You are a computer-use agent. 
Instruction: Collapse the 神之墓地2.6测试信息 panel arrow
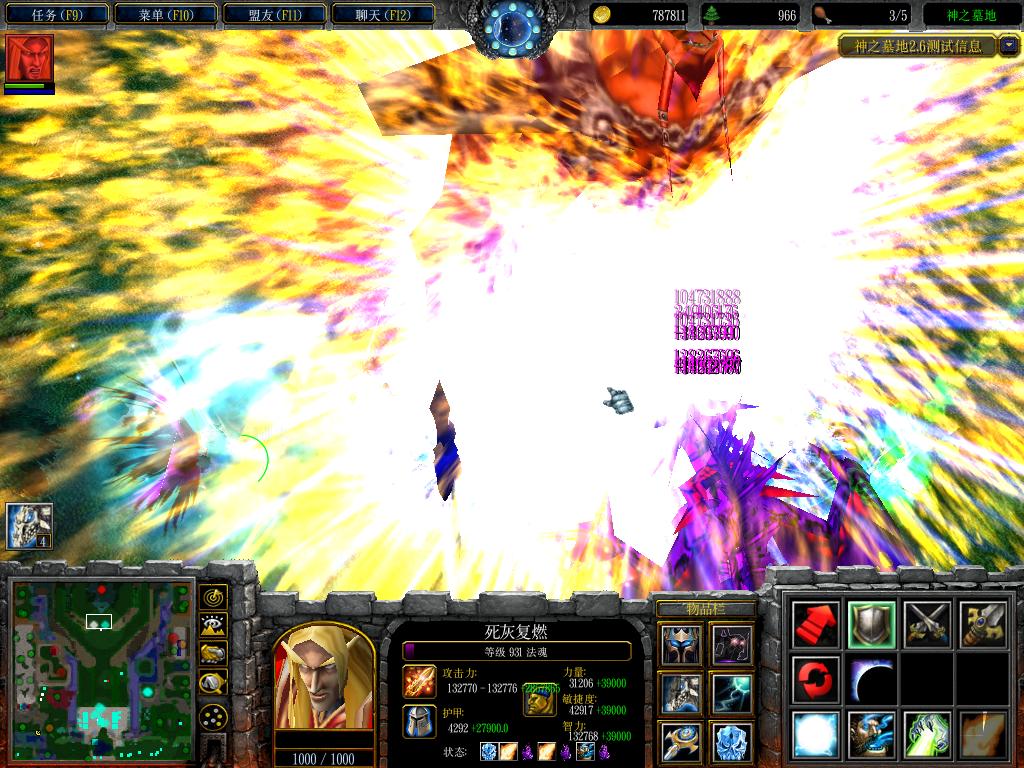(1008, 45)
